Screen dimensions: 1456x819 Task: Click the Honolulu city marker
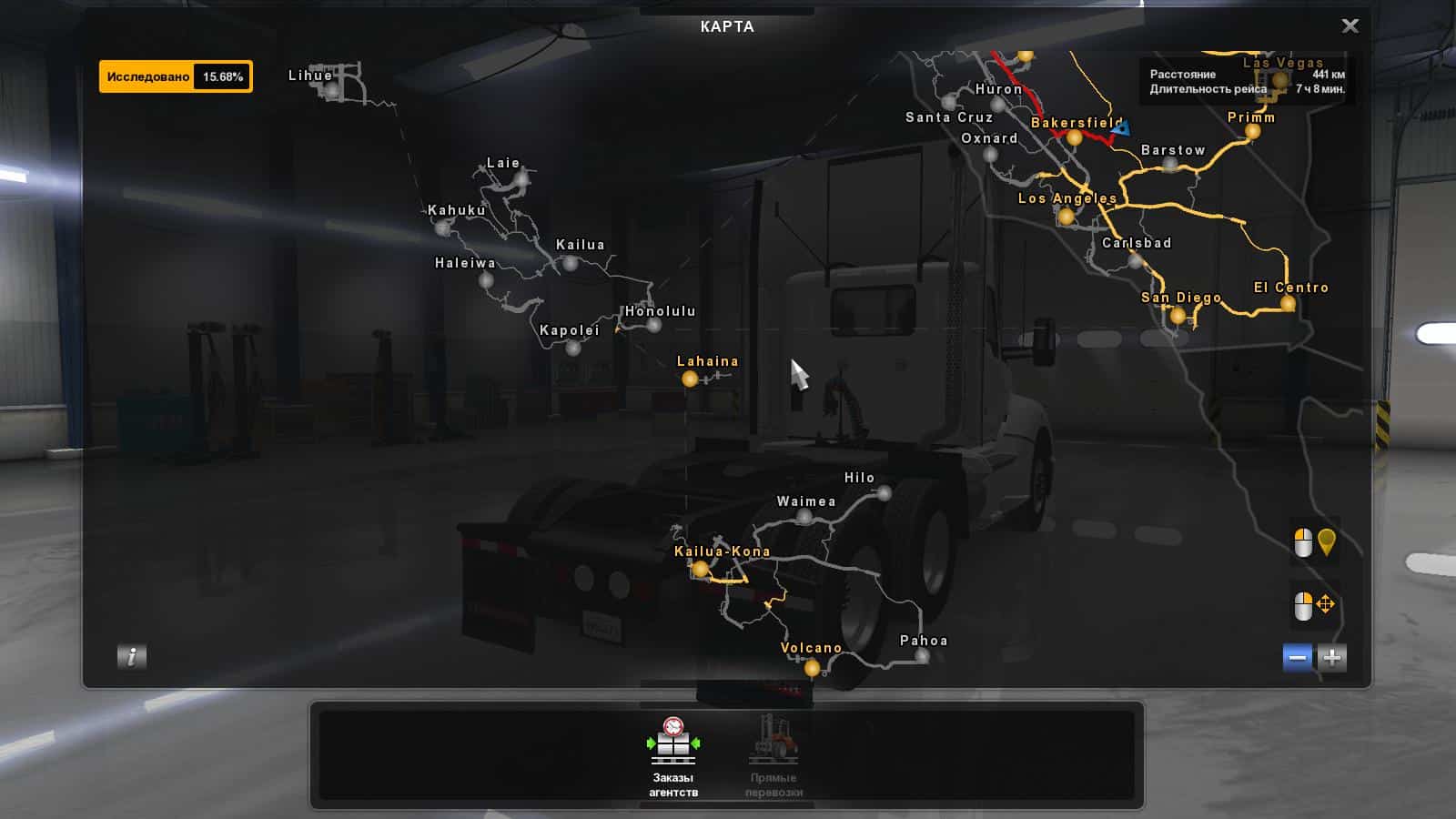point(654,325)
